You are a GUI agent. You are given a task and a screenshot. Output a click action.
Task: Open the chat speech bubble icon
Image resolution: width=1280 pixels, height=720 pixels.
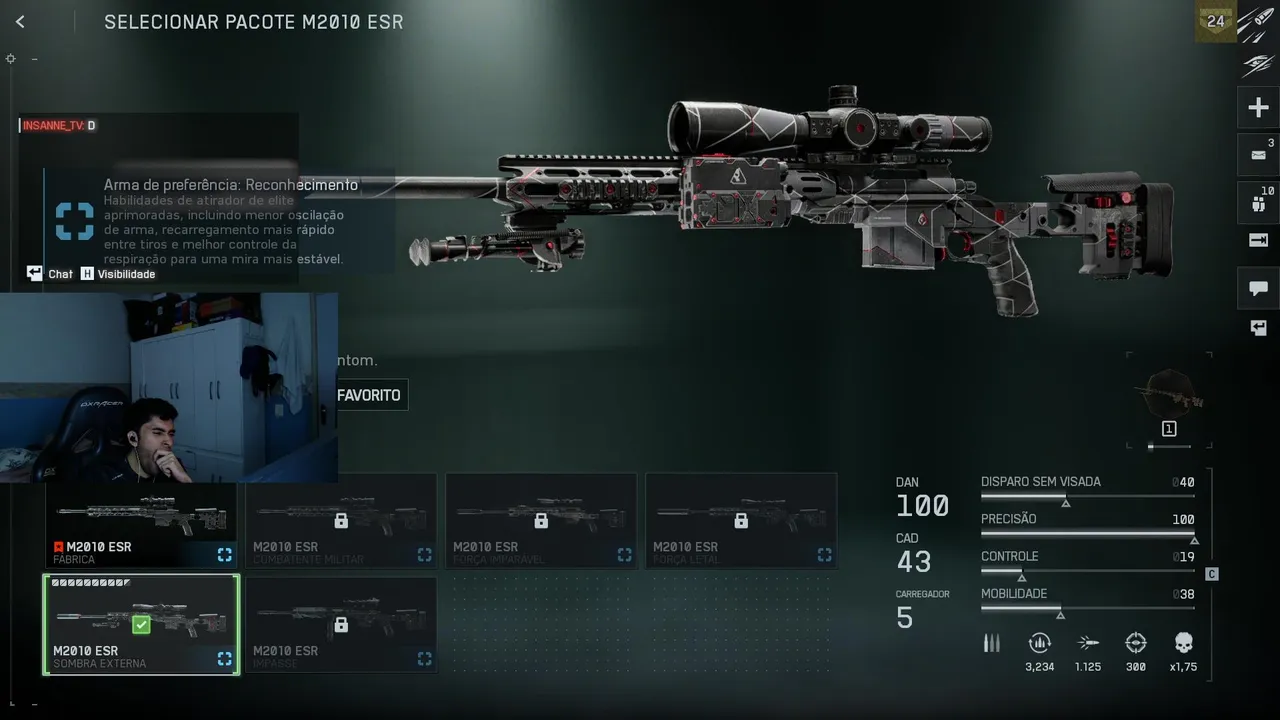1258,288
